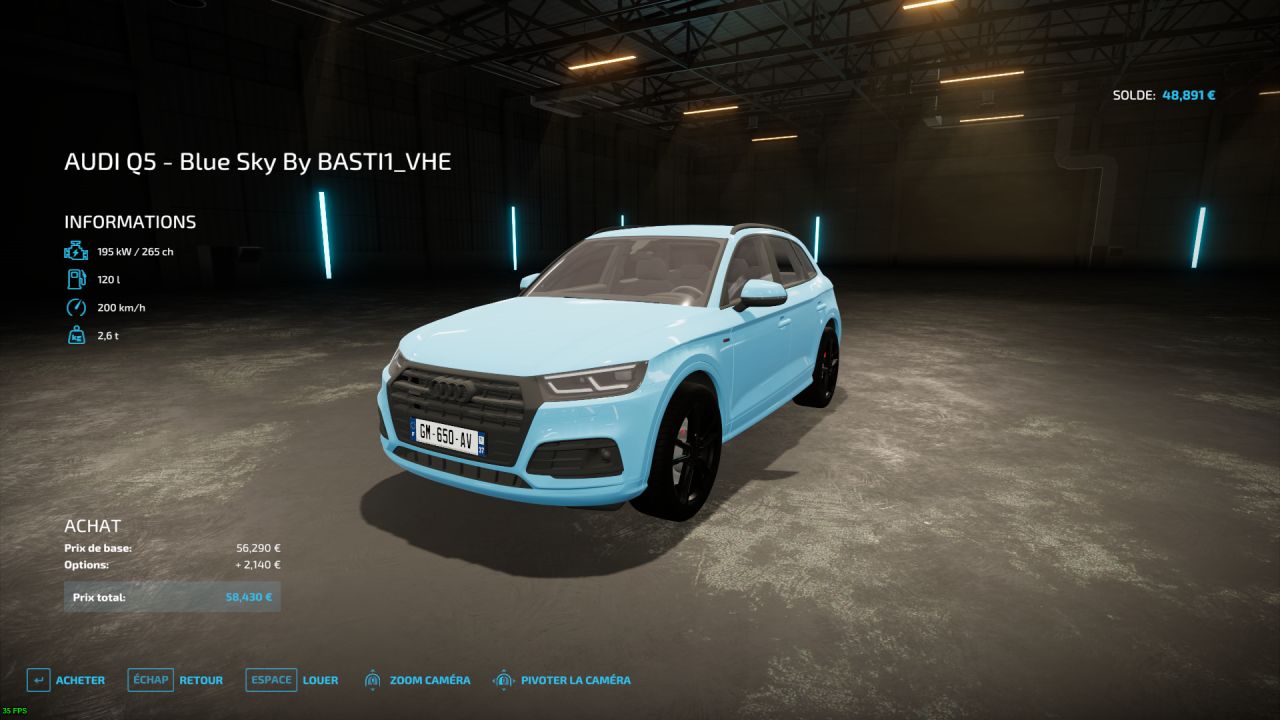Click the engine power icon showing 195 kW
The image size is (1280, 720).
tap(74, 252)
